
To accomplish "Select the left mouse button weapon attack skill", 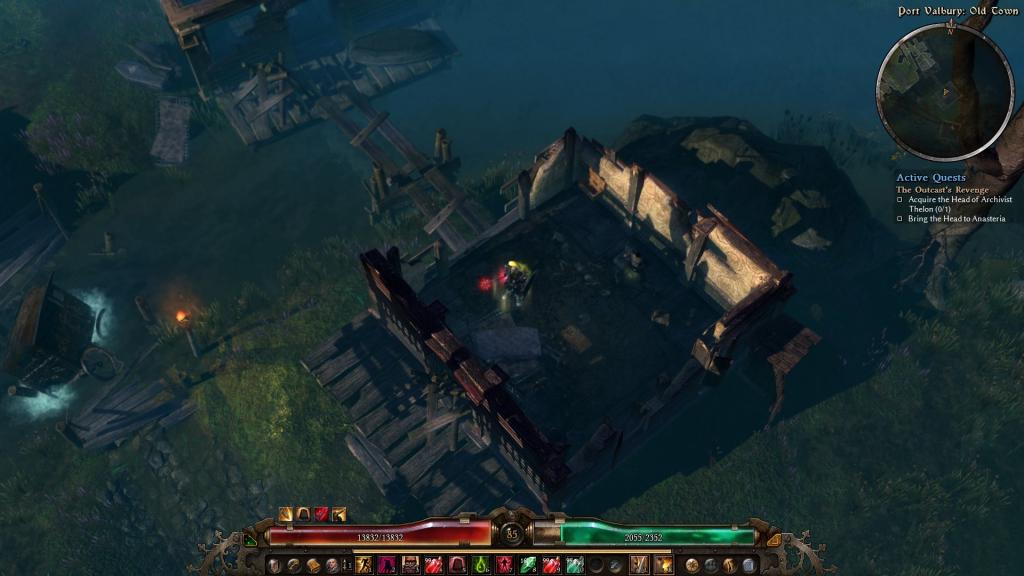I will pyautogui.click(x=637, y=566).
